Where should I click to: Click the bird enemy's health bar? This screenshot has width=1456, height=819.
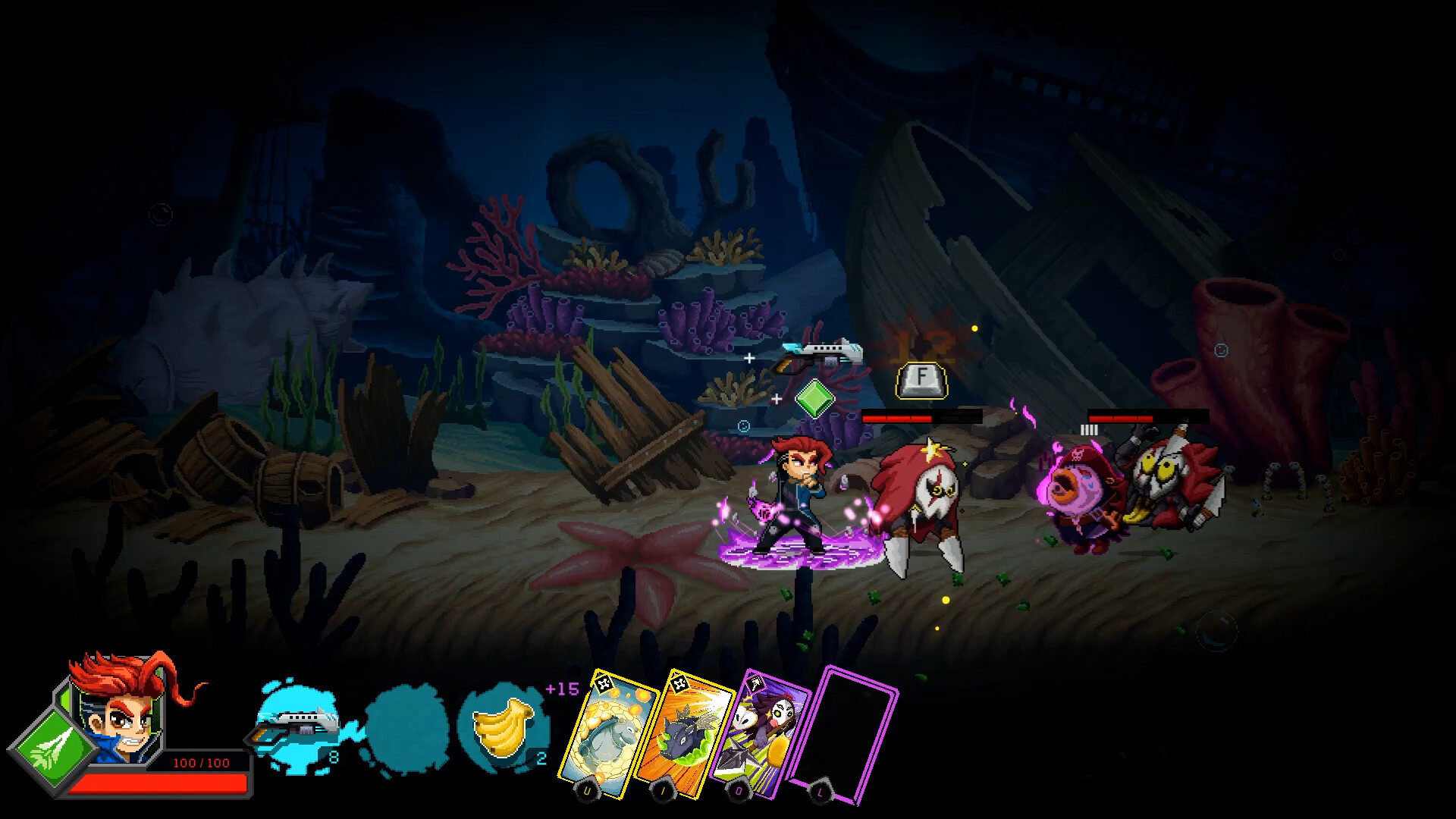921,418
